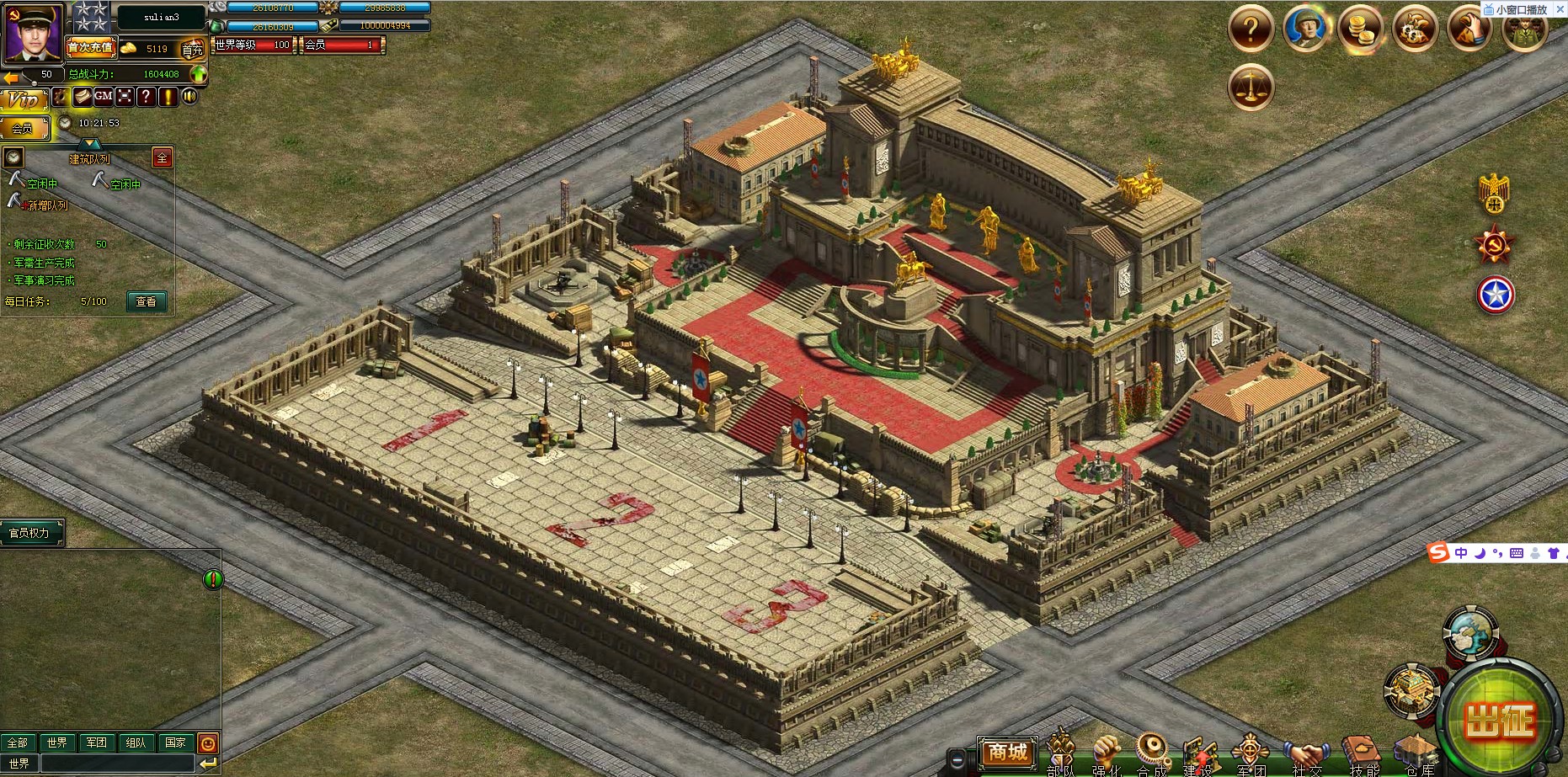Open the GM support button
Viewport: 1568px width, 777px height.
click(x=104, y=96)
